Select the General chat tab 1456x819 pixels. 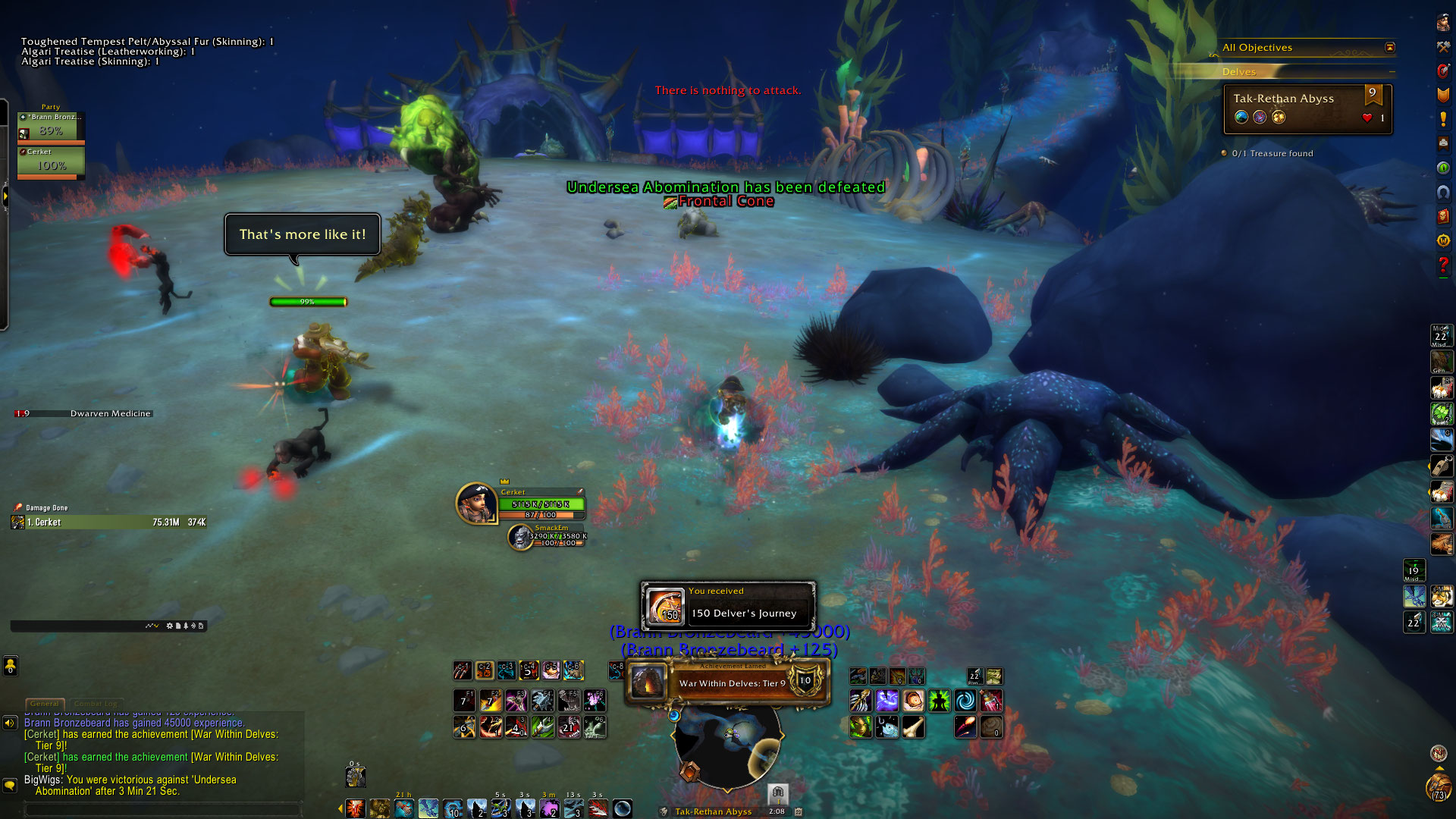tap(45, 704)
